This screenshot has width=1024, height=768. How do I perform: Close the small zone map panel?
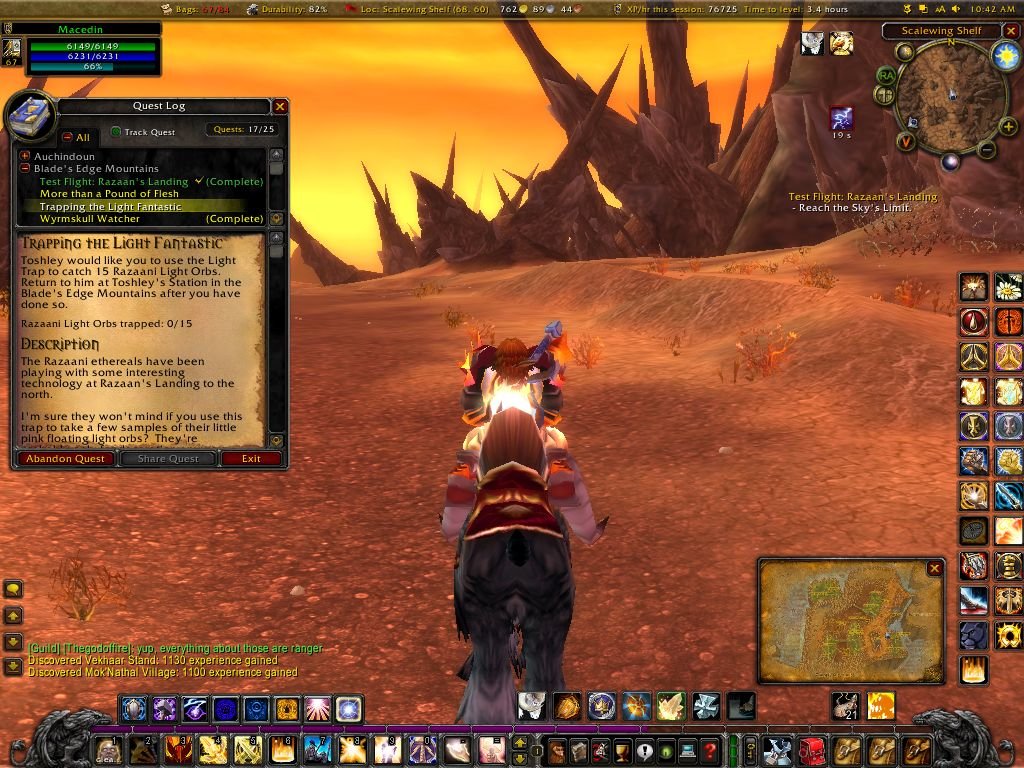tap(934, 568)
